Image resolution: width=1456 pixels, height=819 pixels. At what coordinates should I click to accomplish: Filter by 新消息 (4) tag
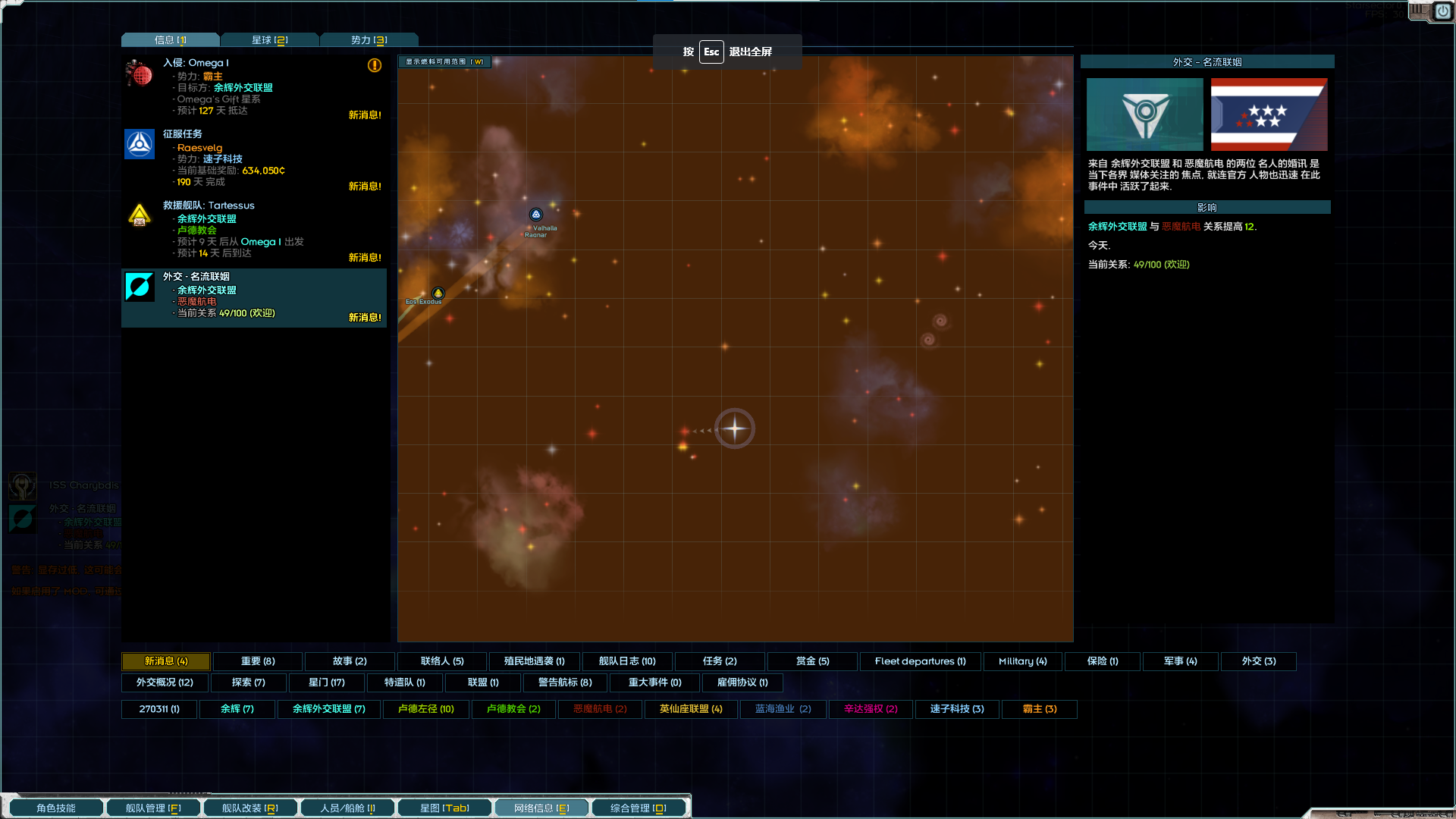pyautogui.click(x=166, y=661)
